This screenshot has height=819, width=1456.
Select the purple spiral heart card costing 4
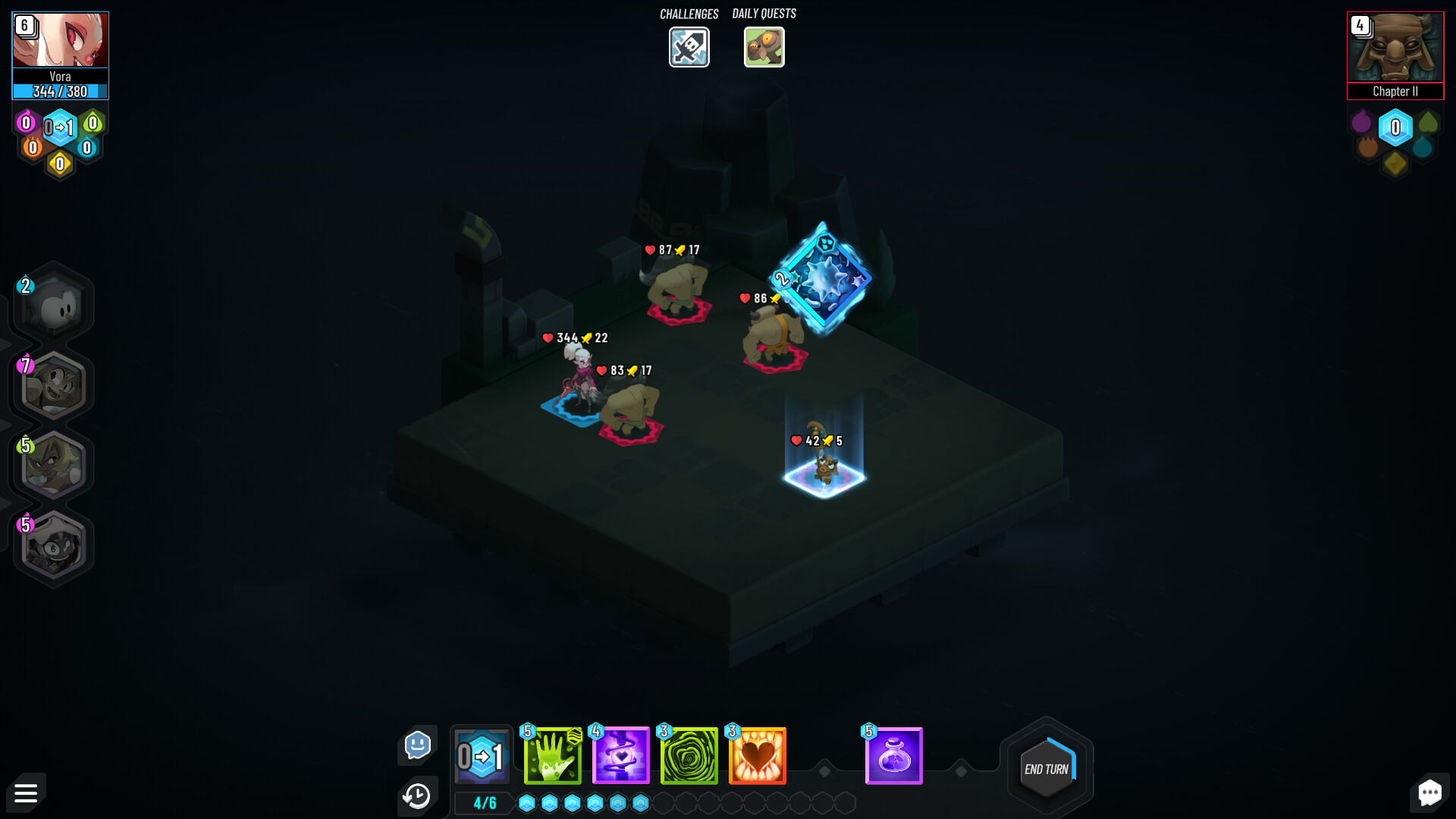click(618, 755)
